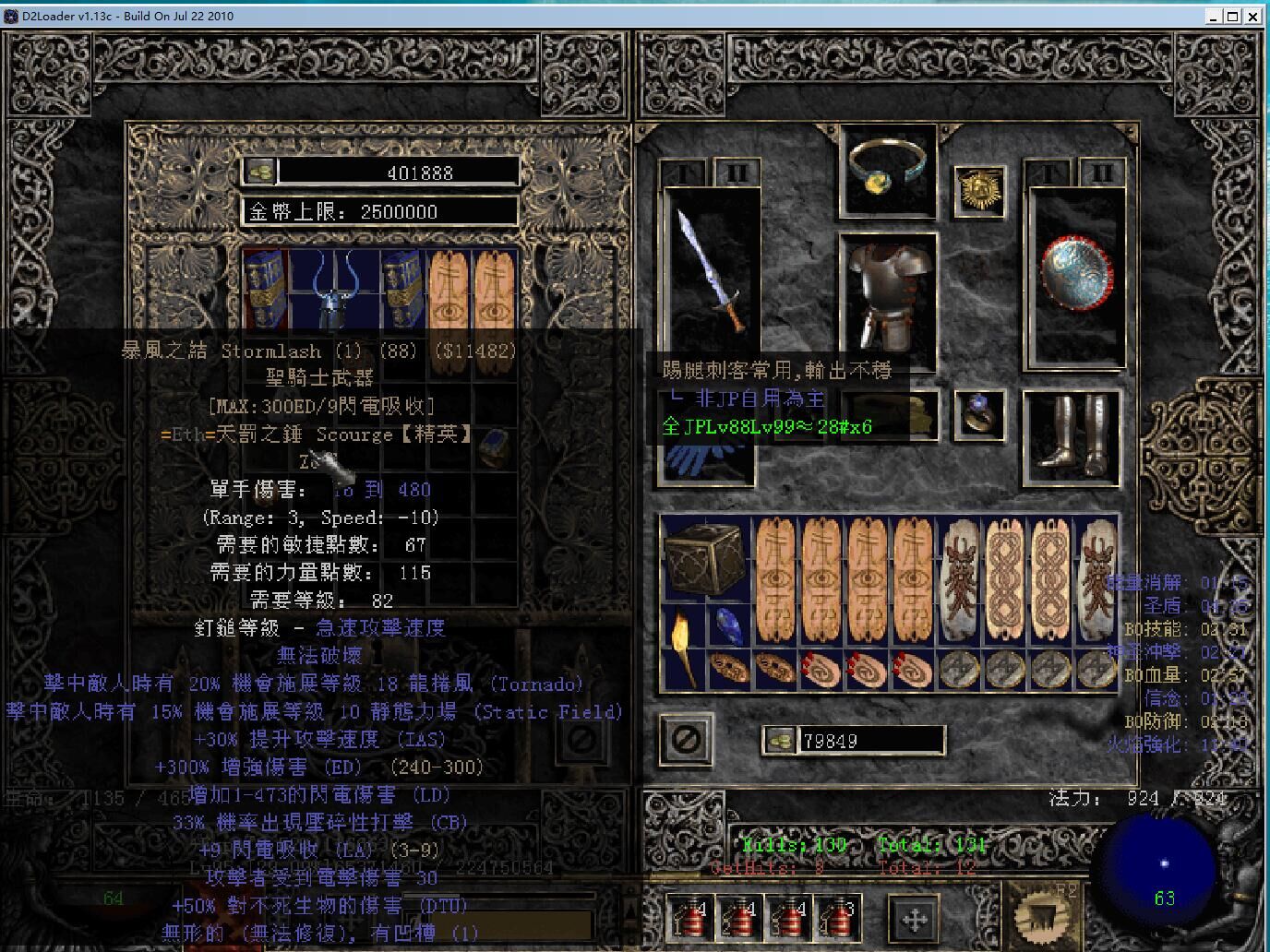
Task: Maximize the D2Loader window
Action: [1232, 16]
